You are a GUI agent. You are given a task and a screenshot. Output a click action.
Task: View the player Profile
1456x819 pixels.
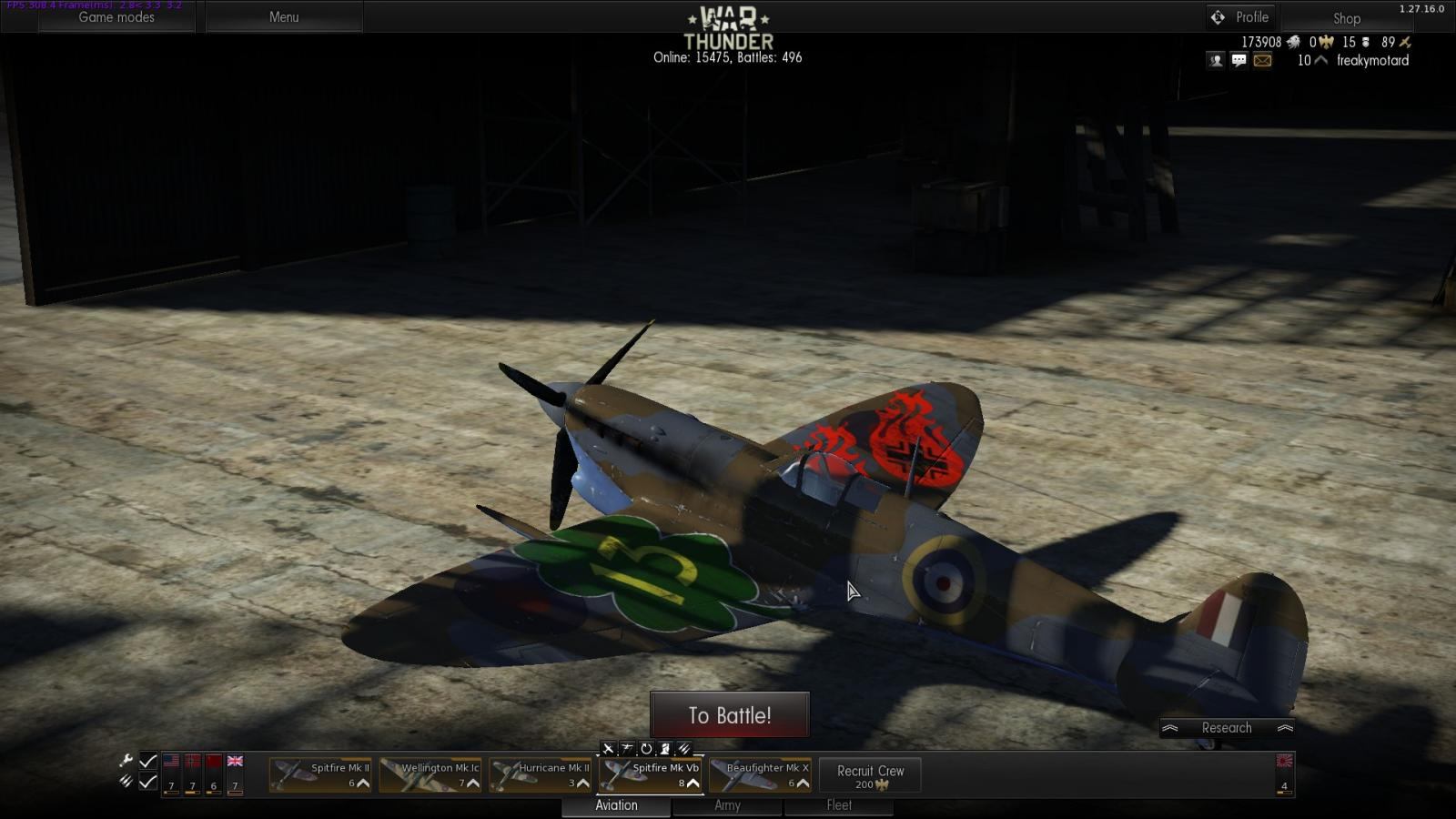tap(1241, 17)
